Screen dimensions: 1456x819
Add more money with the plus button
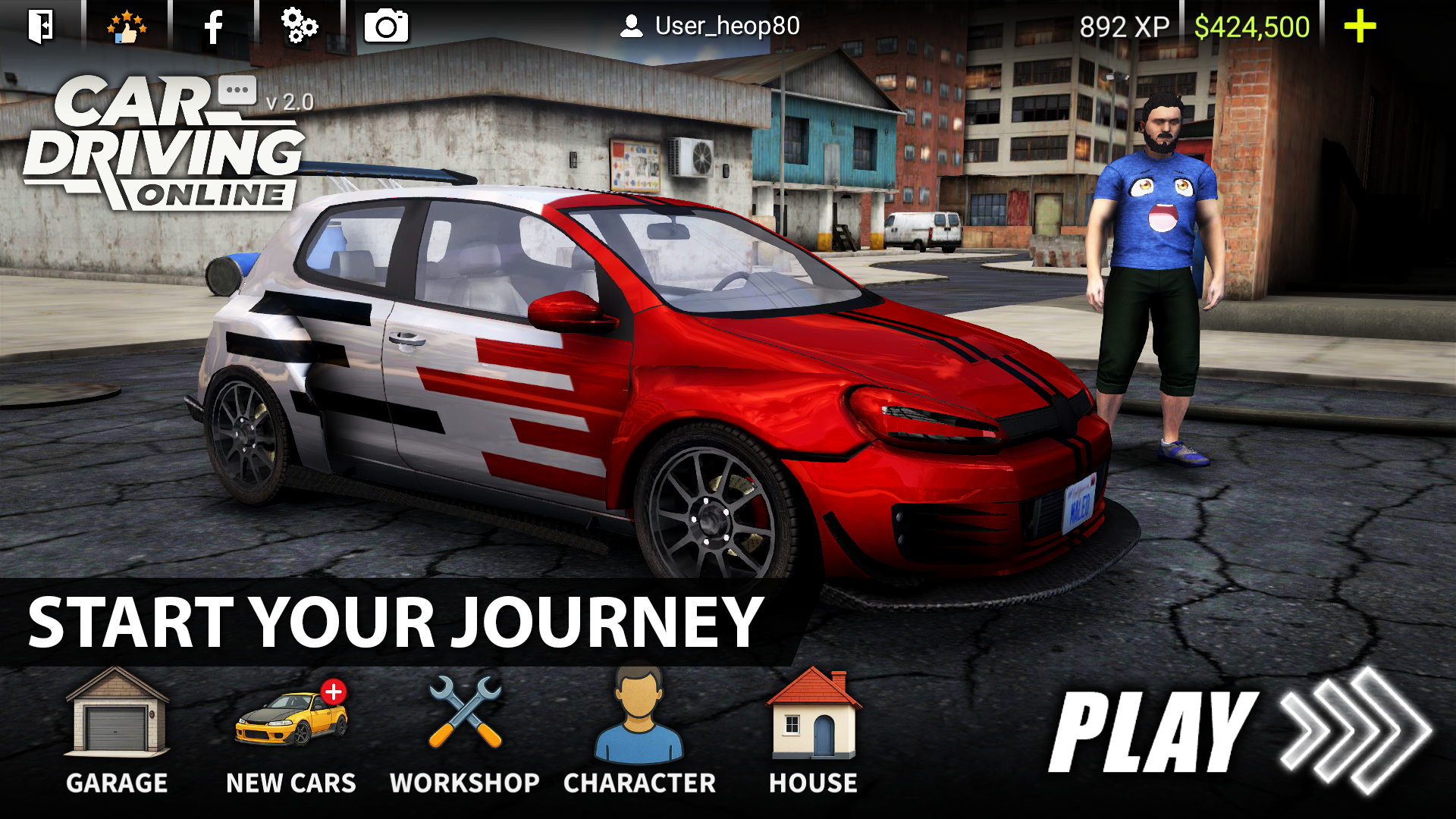pyautogui.click(x=1360, y=27)
